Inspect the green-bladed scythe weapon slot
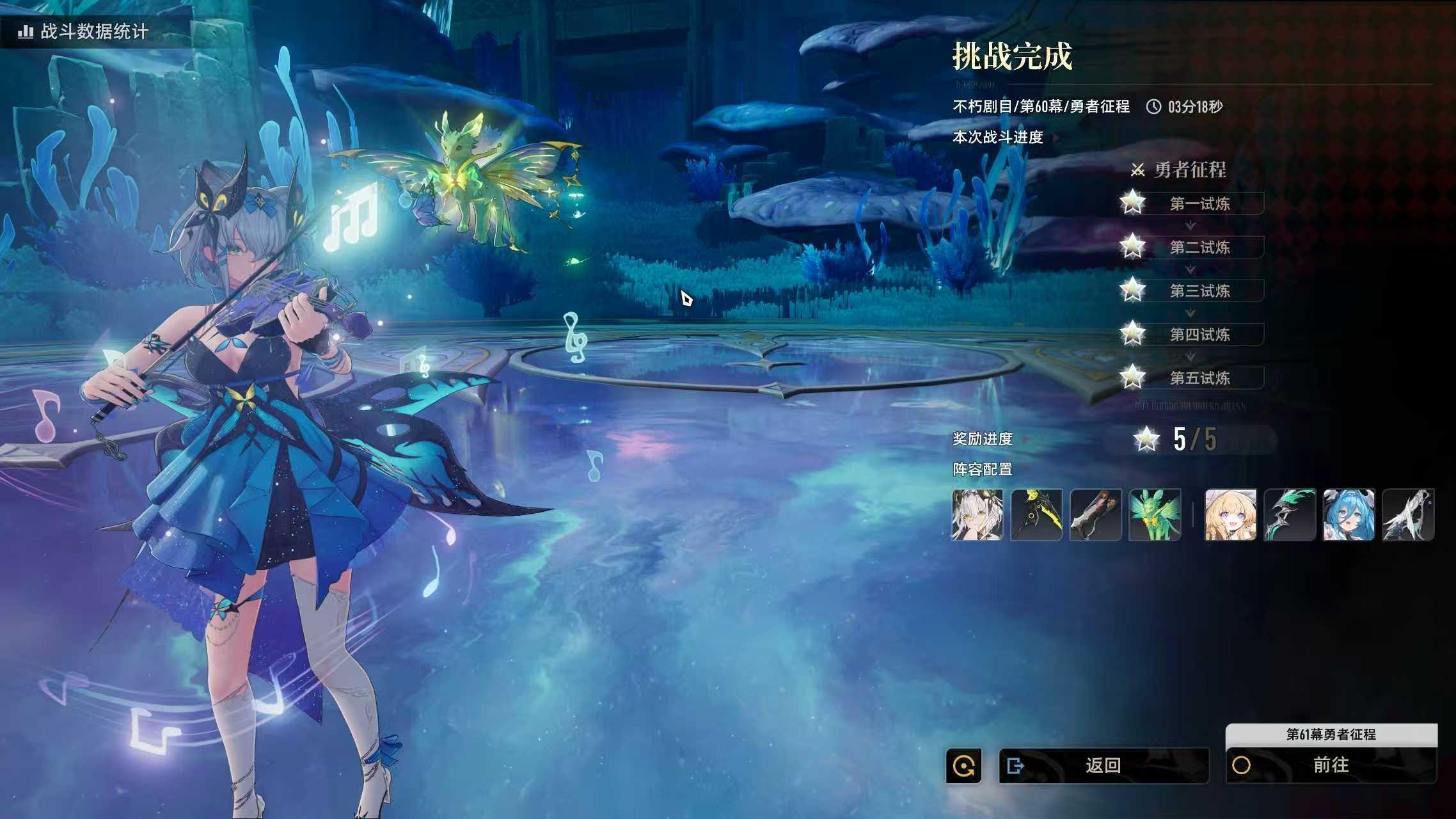 tap(1290, 514)
